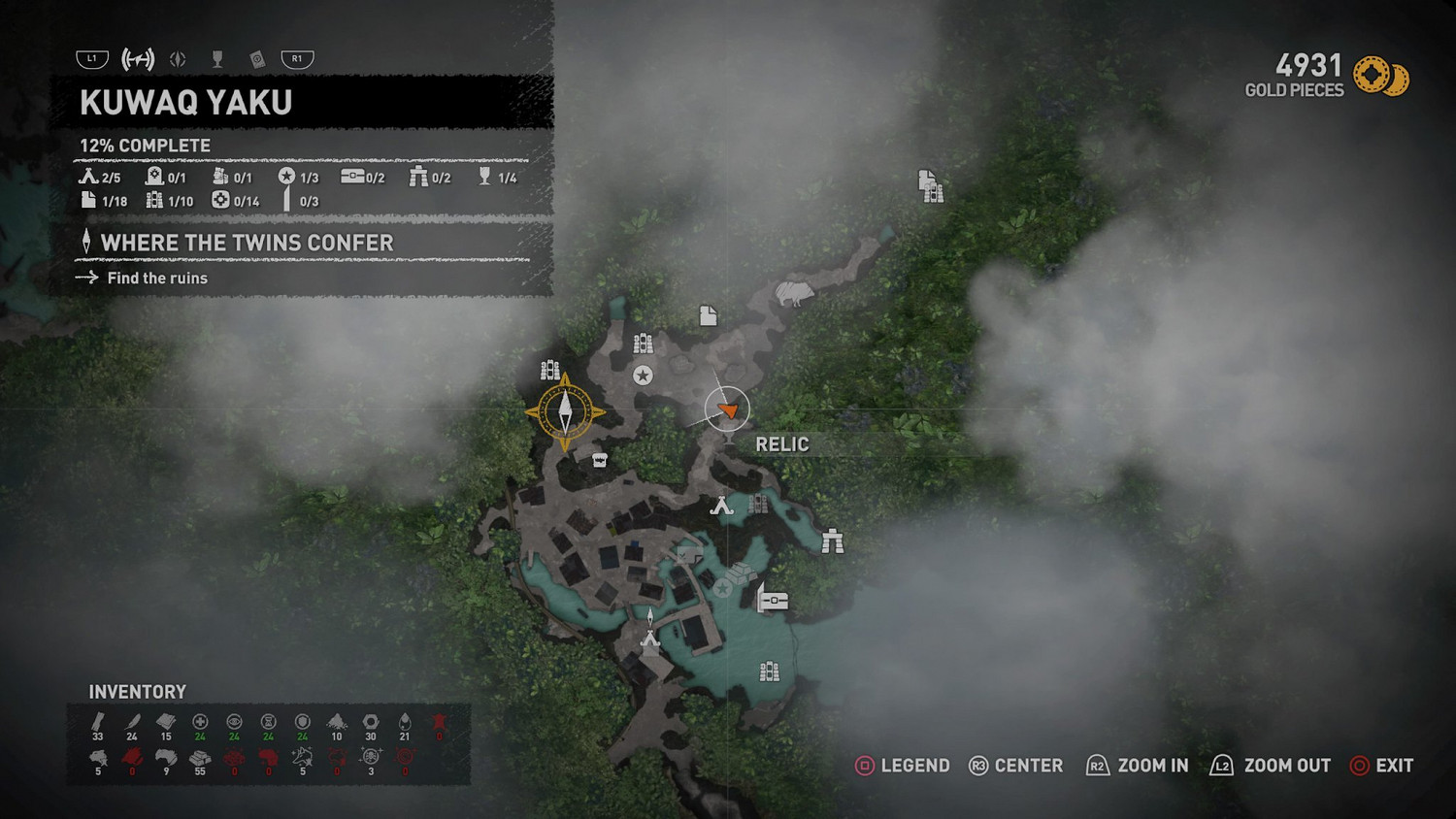Select the gold compass objective marker

tap(565, 412)
